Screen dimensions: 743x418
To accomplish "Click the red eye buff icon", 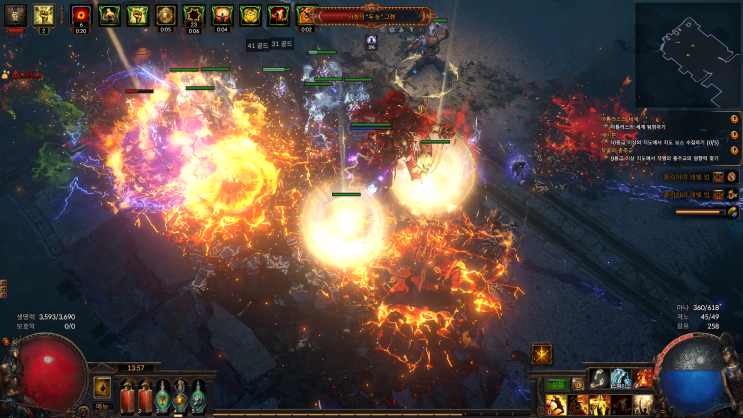I will (81, 14).
